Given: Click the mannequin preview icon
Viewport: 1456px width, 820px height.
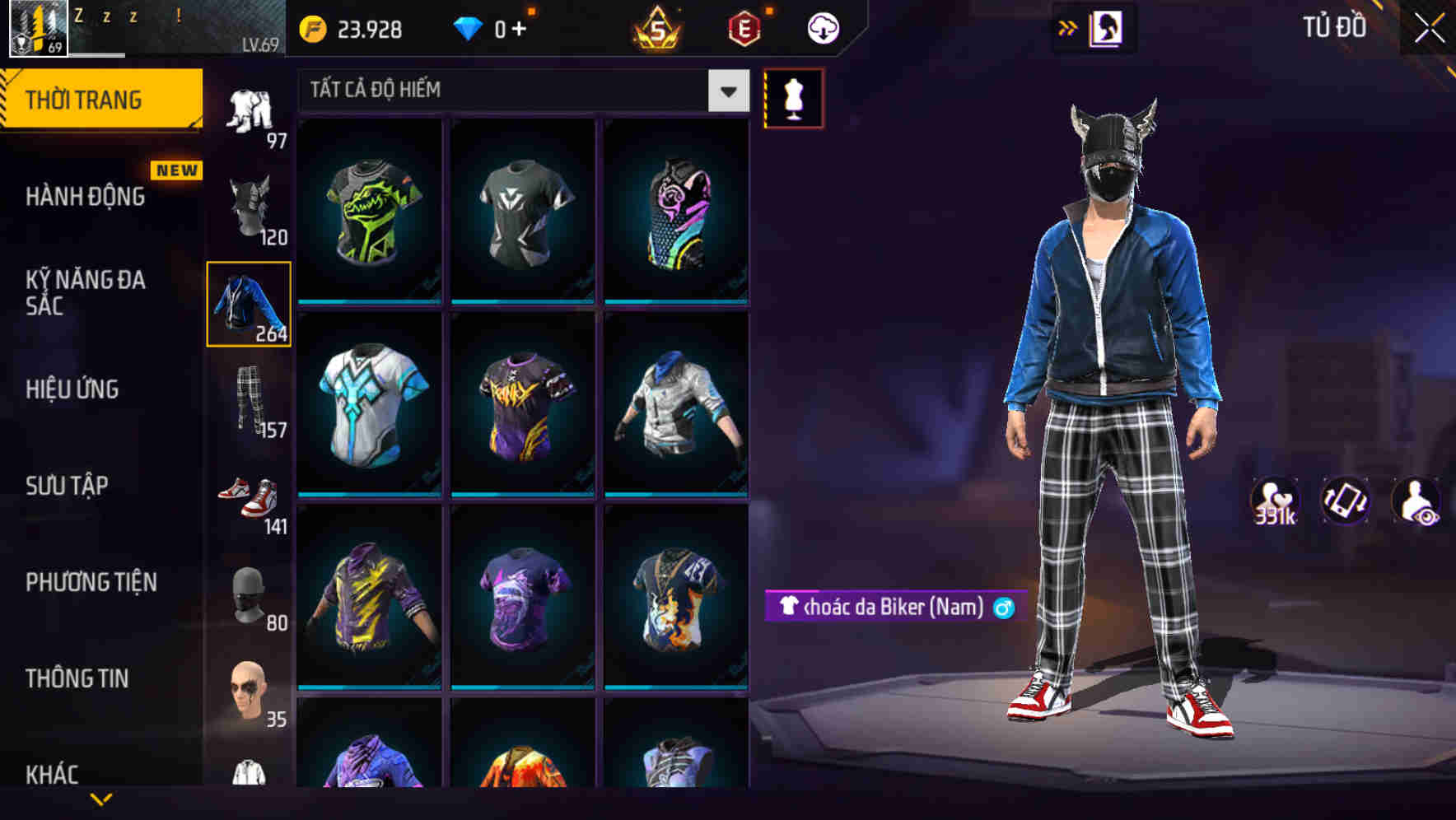Looking at the screenshot, I should (792, 99).
